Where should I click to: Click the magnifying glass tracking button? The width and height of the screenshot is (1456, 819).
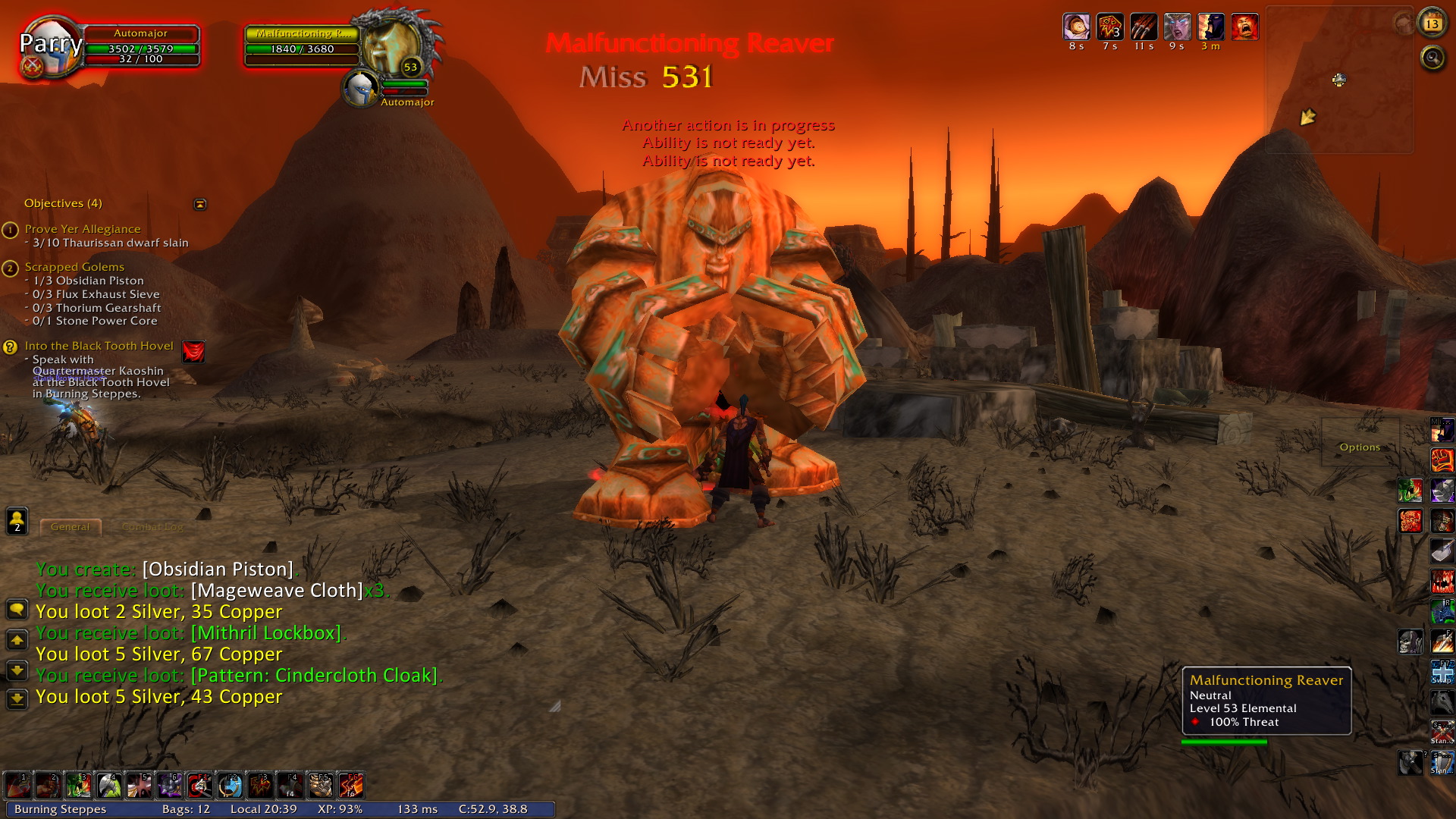[1432, 57]
